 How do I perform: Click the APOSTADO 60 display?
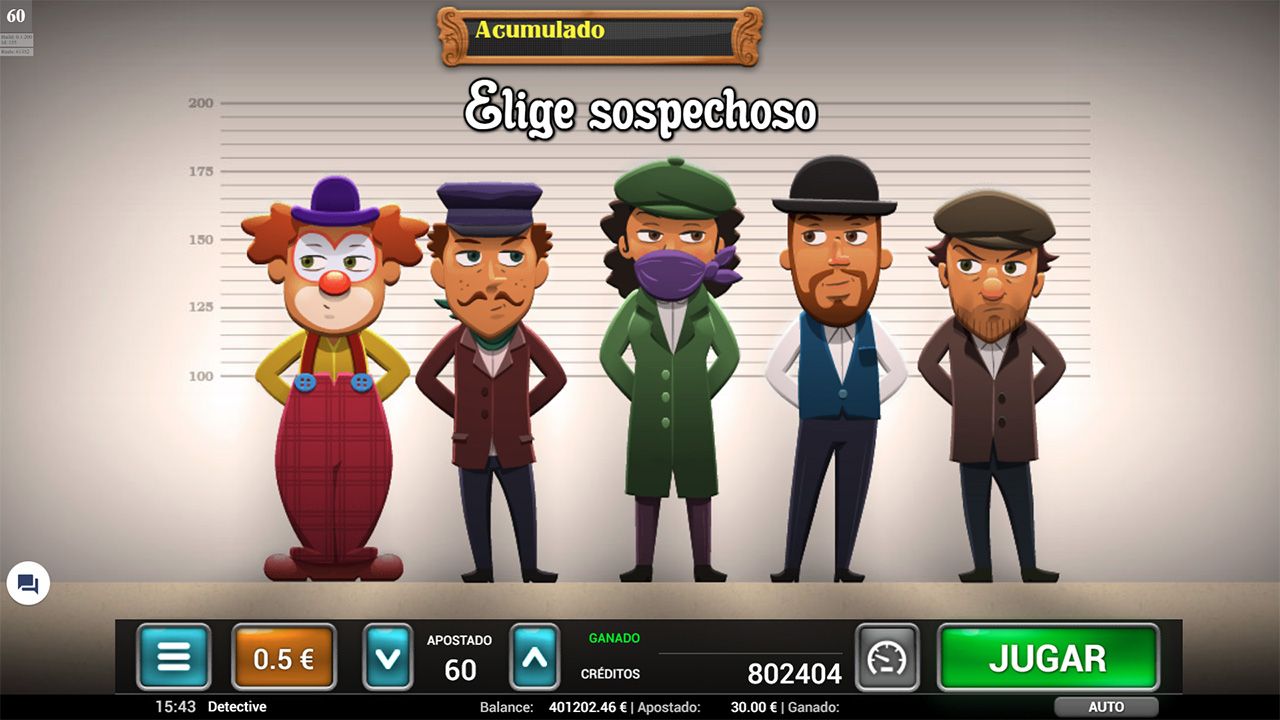click(461, 657)
